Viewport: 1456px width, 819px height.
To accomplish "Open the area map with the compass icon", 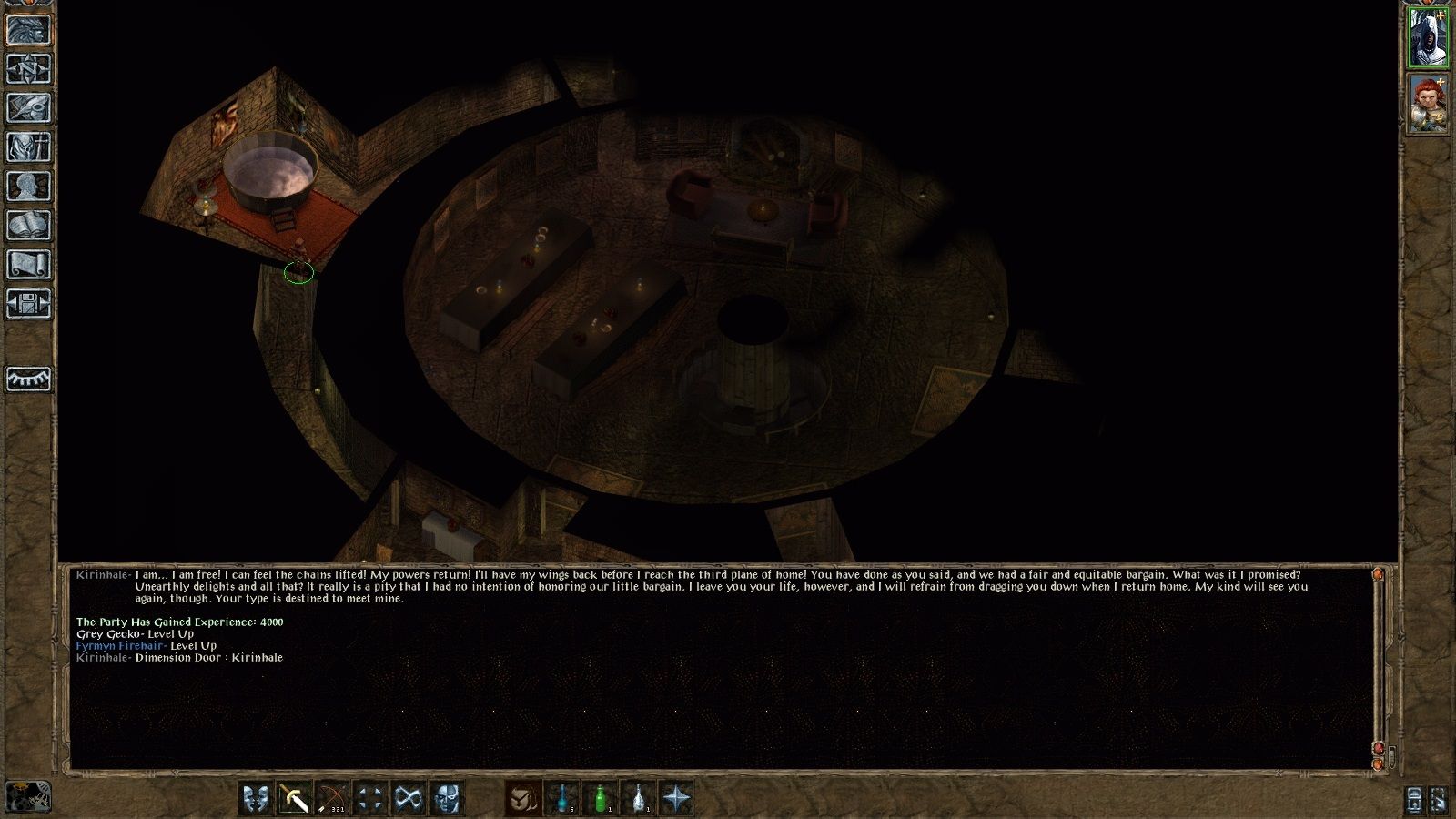I will (x=28, y=68).
